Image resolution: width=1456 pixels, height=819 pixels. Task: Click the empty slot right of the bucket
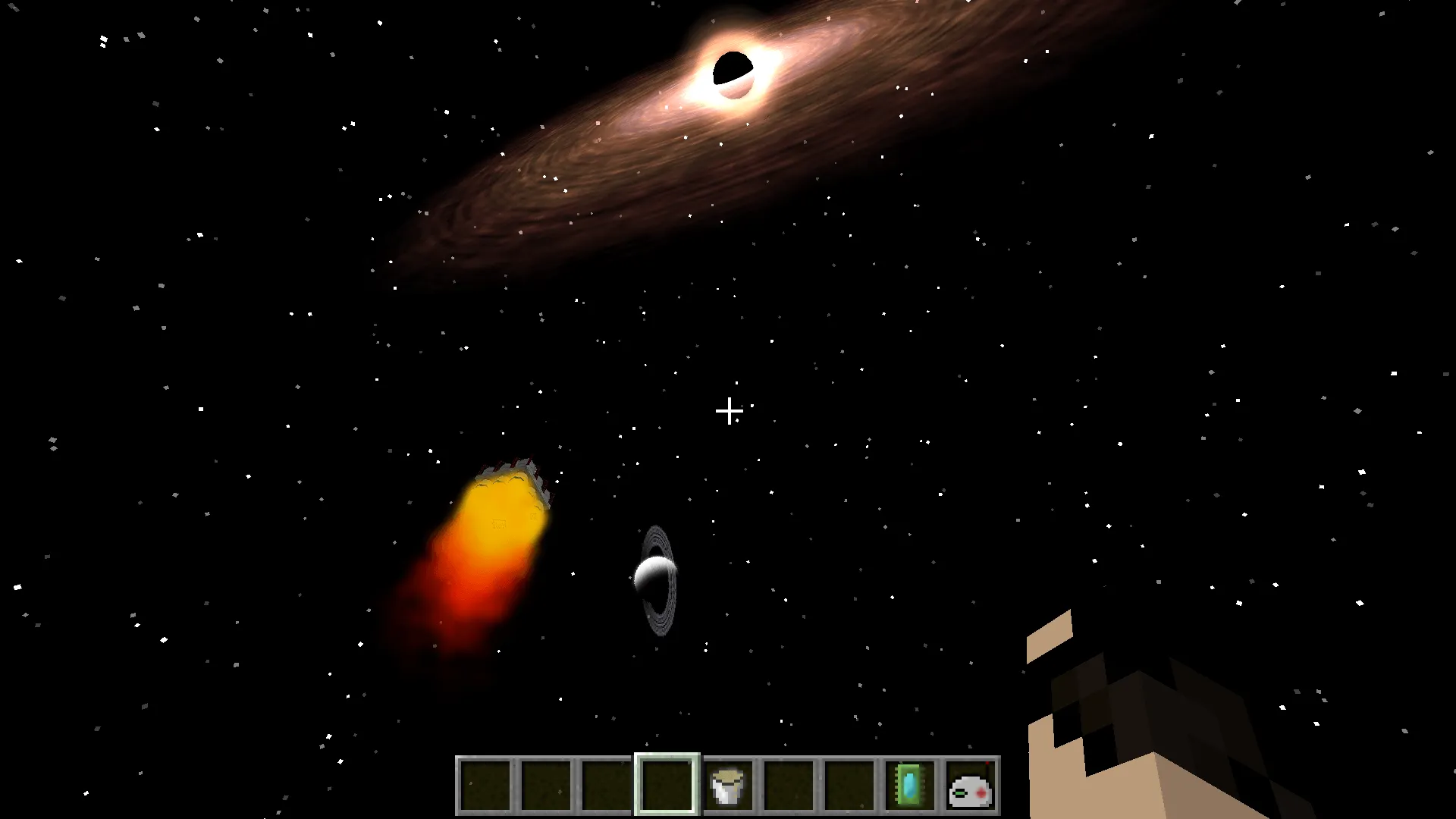pos(789,785)
